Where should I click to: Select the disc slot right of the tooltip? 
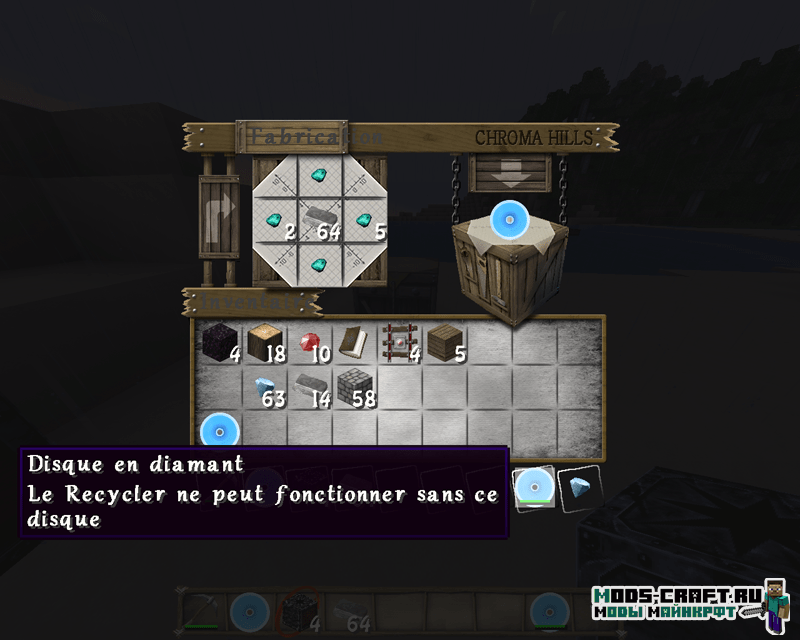(535, 489)
